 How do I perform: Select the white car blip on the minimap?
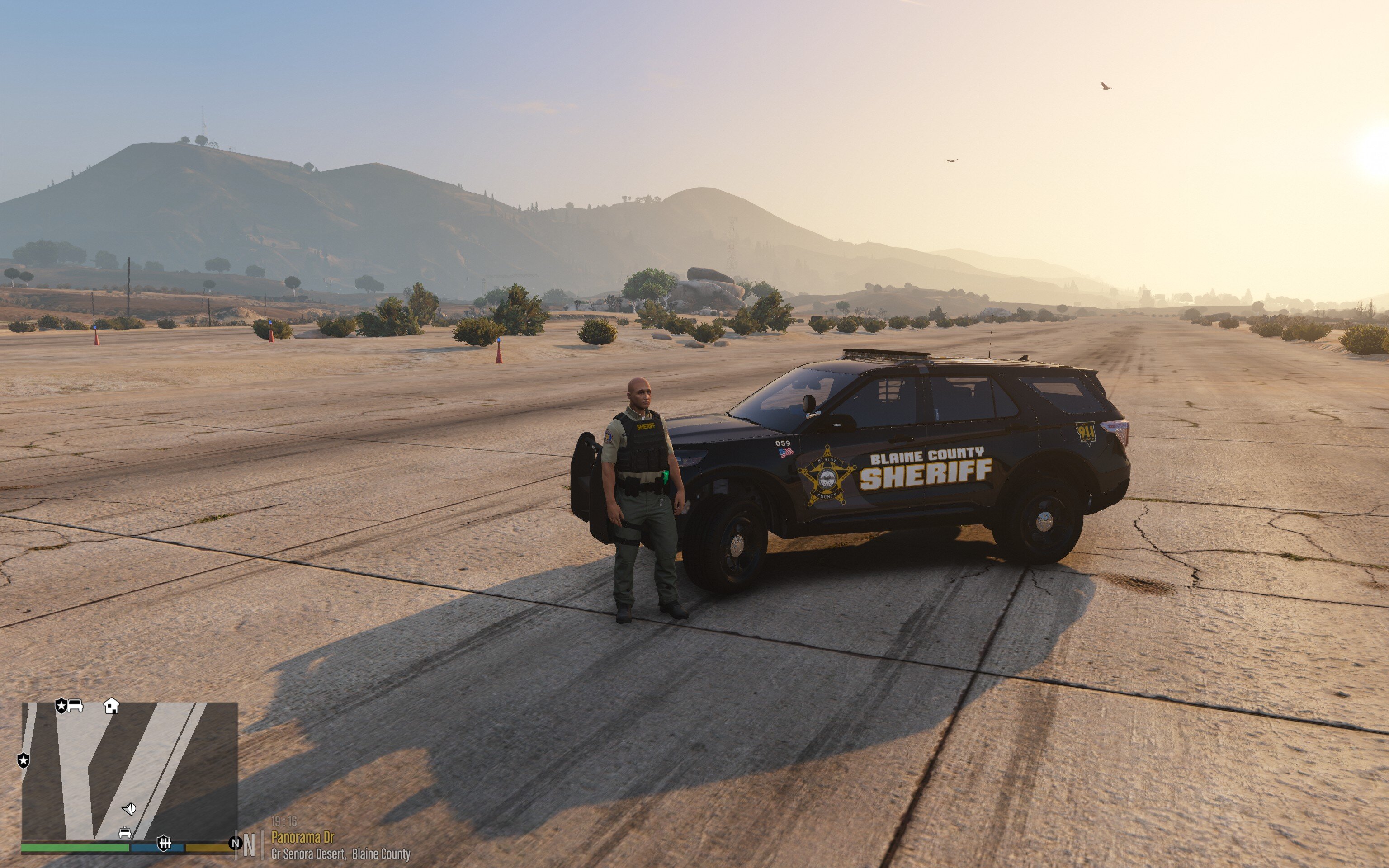click(x=75, y=705)
